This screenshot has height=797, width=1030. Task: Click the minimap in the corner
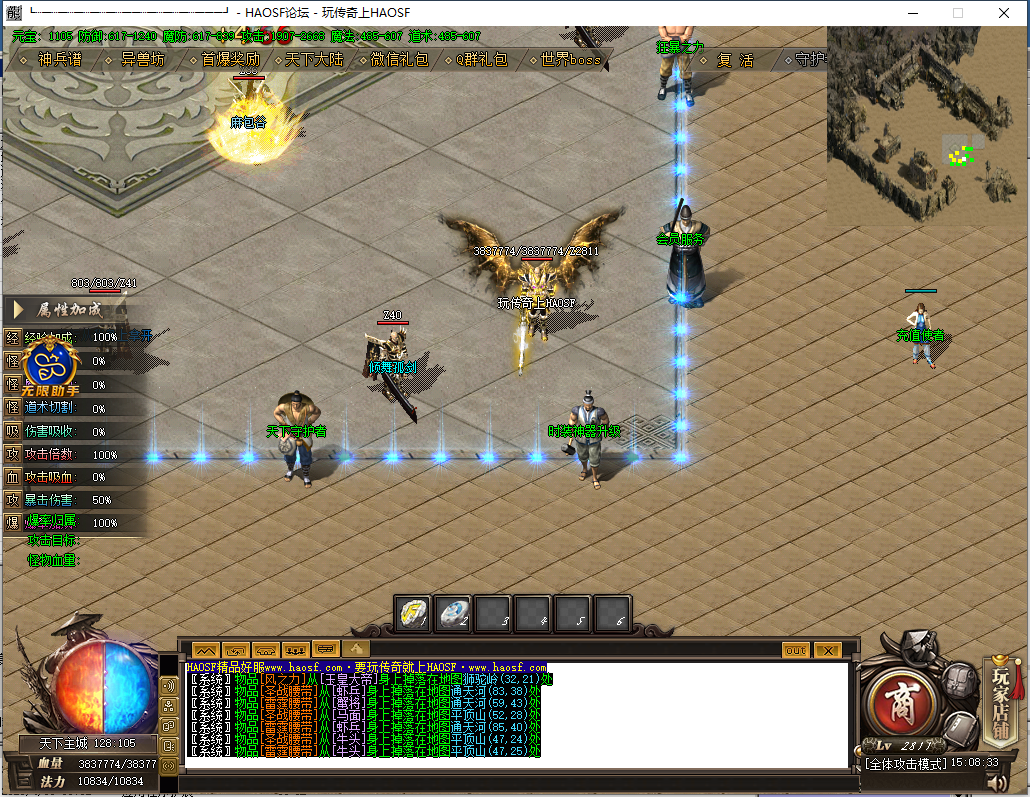tap(926, 112)
